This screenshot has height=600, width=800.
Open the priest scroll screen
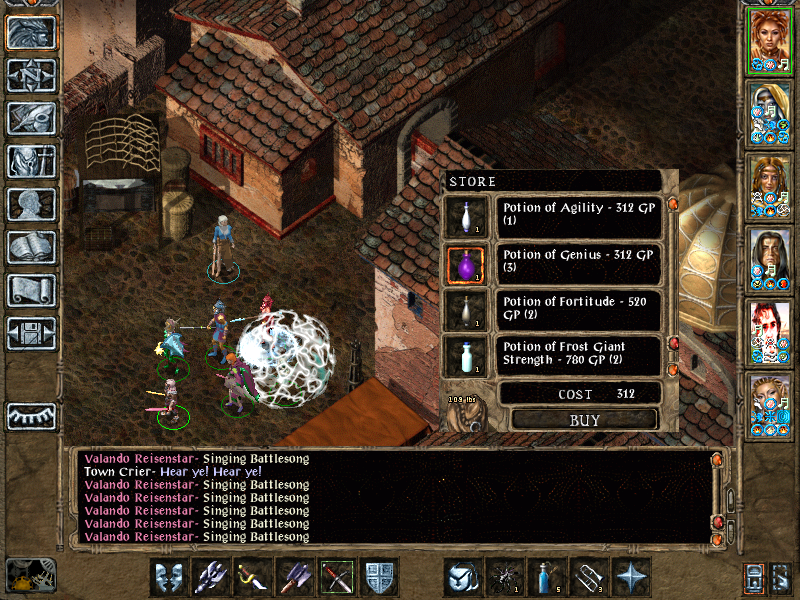(x=31, y=290)
